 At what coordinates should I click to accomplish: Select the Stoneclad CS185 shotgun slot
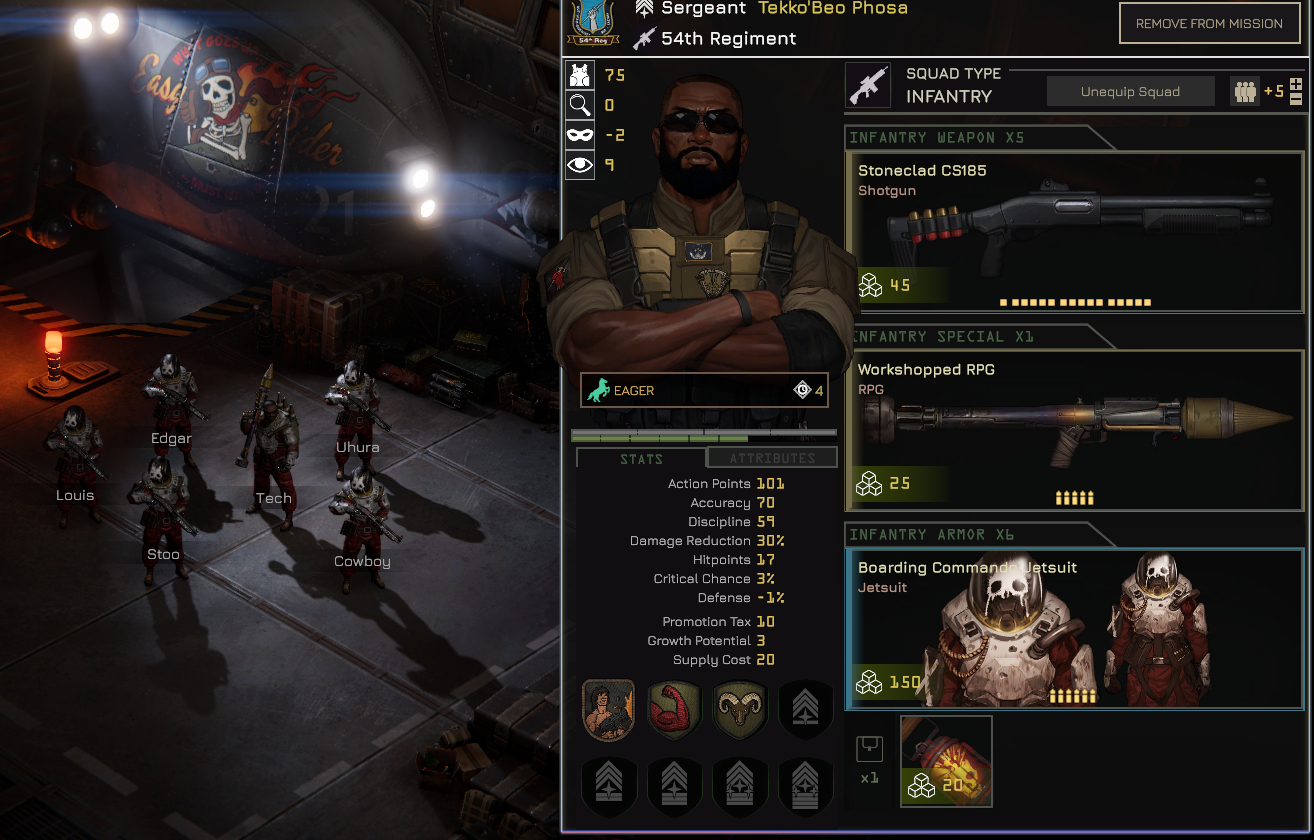(1075, 232)
